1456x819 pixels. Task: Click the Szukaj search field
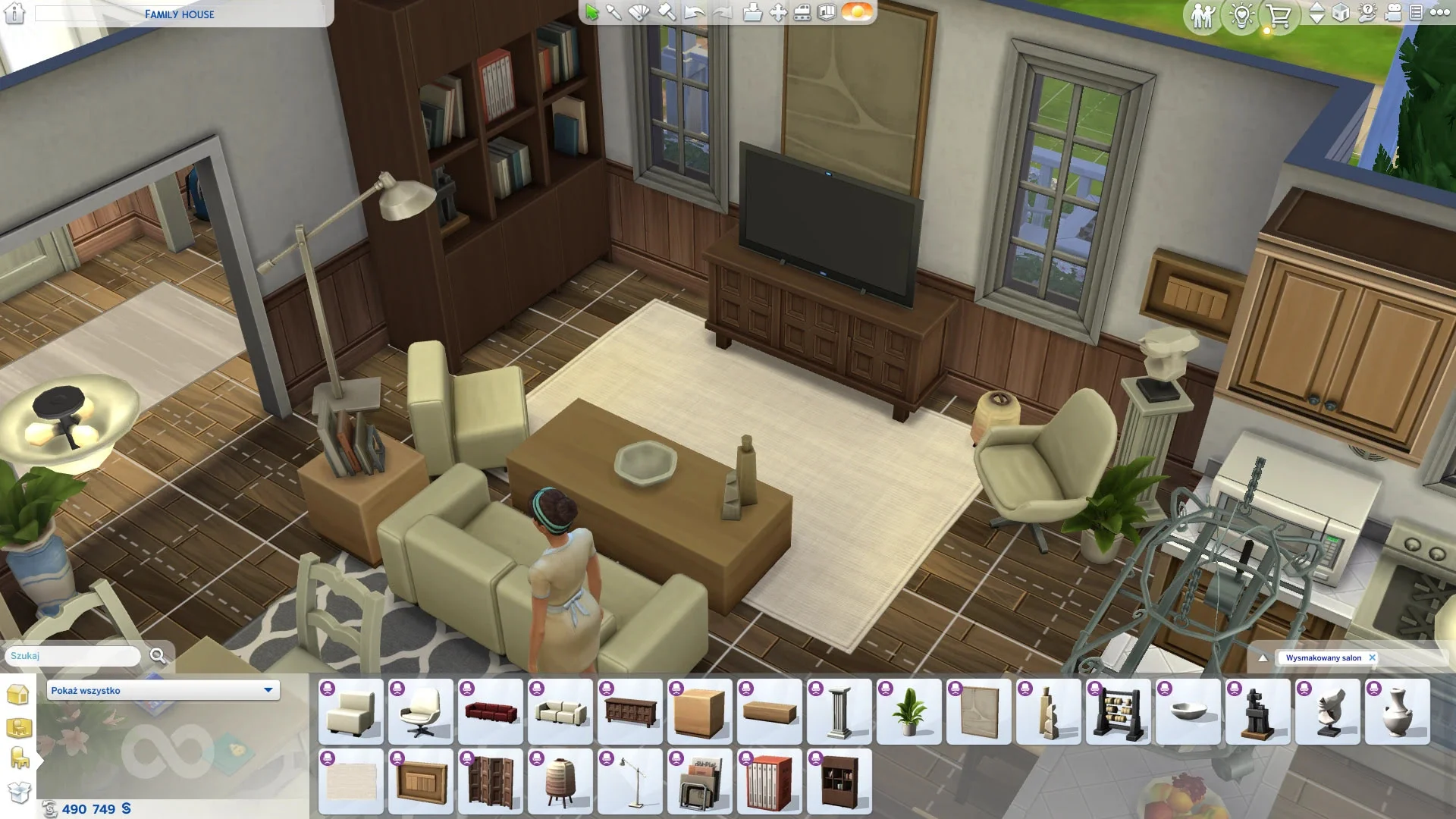[74, 656]
